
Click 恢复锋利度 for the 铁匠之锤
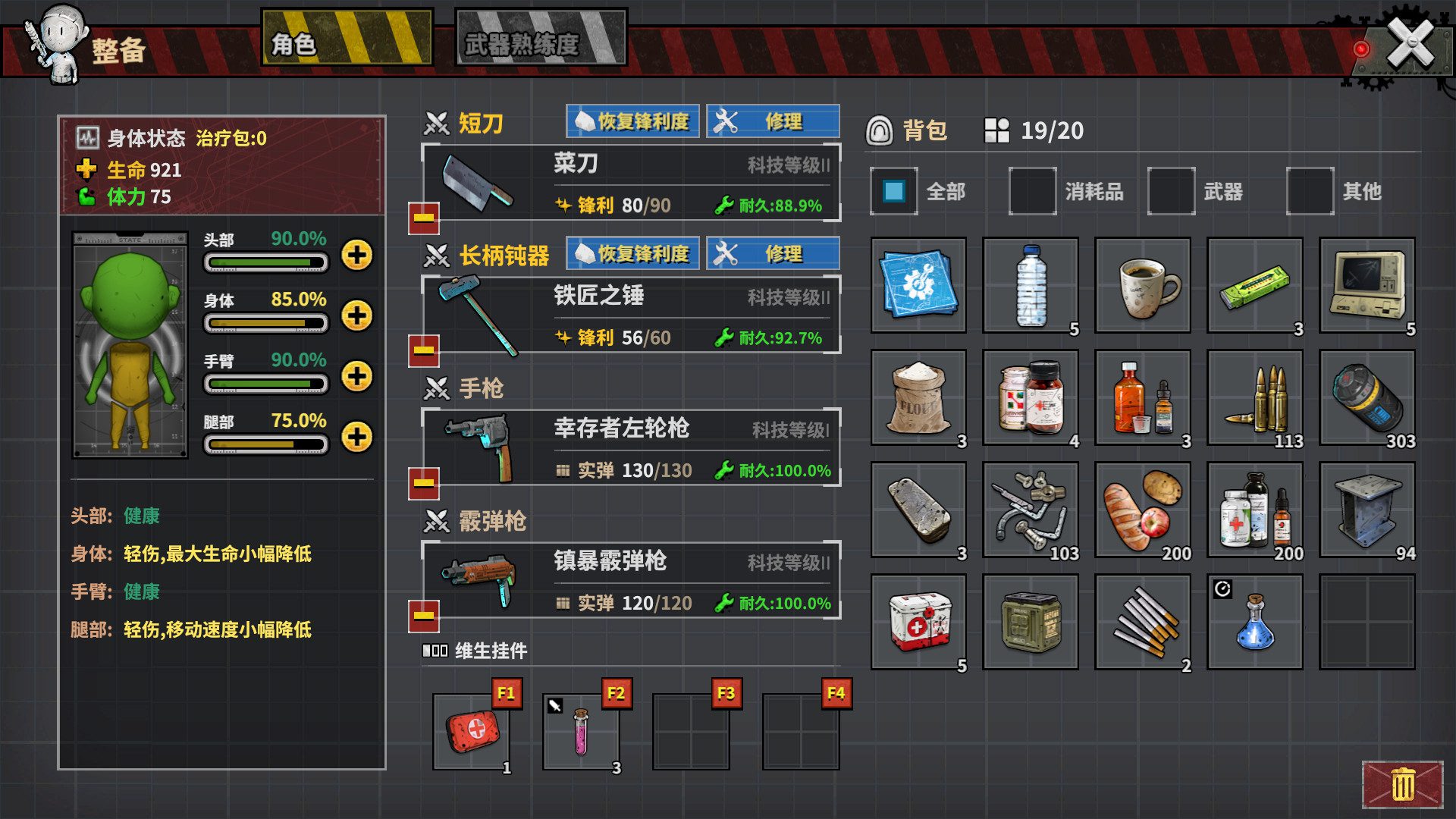click(x=632, y=254)
